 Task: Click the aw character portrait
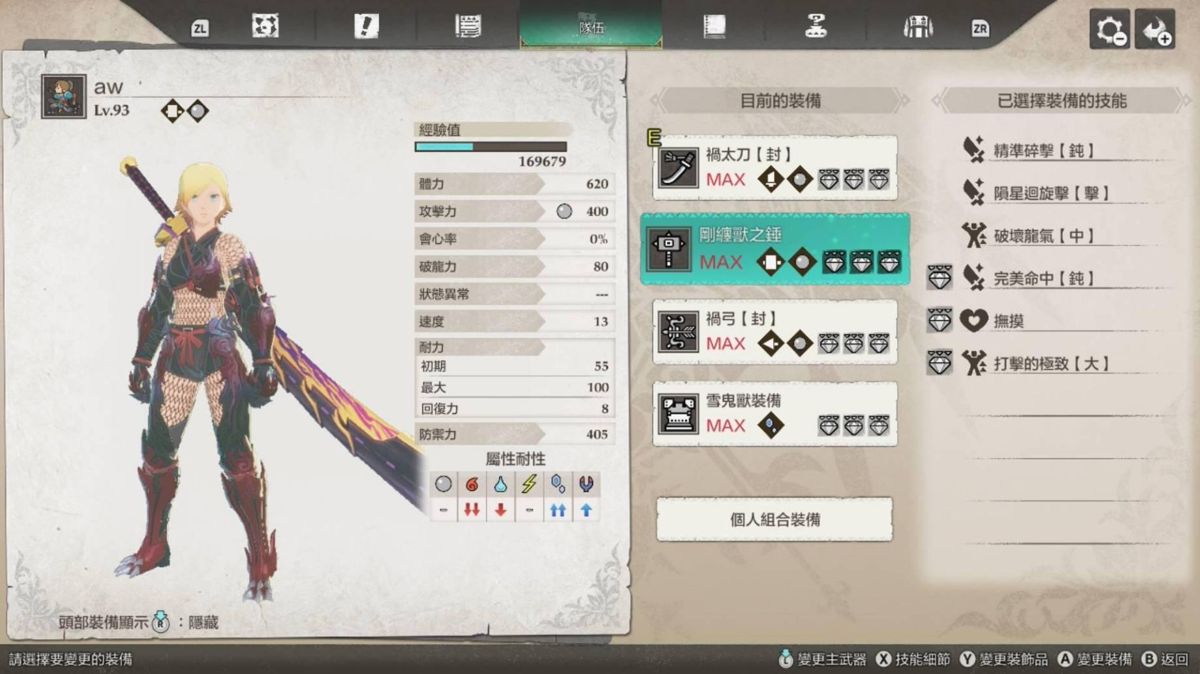(x=63, y=98)
